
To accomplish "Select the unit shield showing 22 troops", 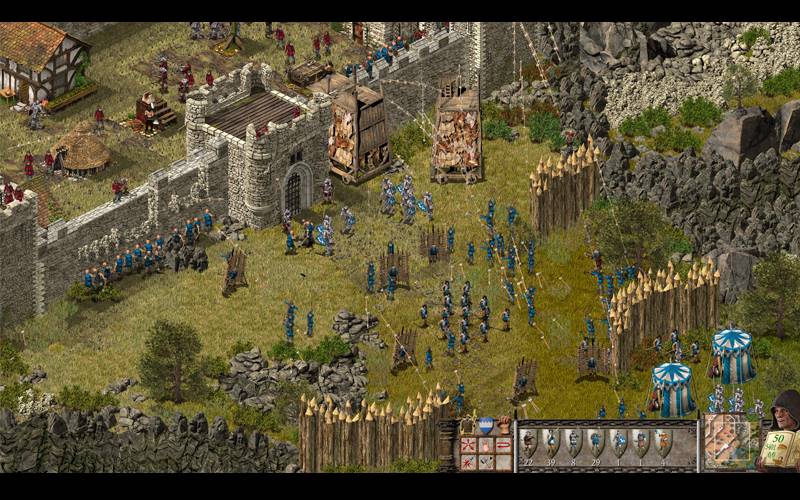I will click(529, 441).
